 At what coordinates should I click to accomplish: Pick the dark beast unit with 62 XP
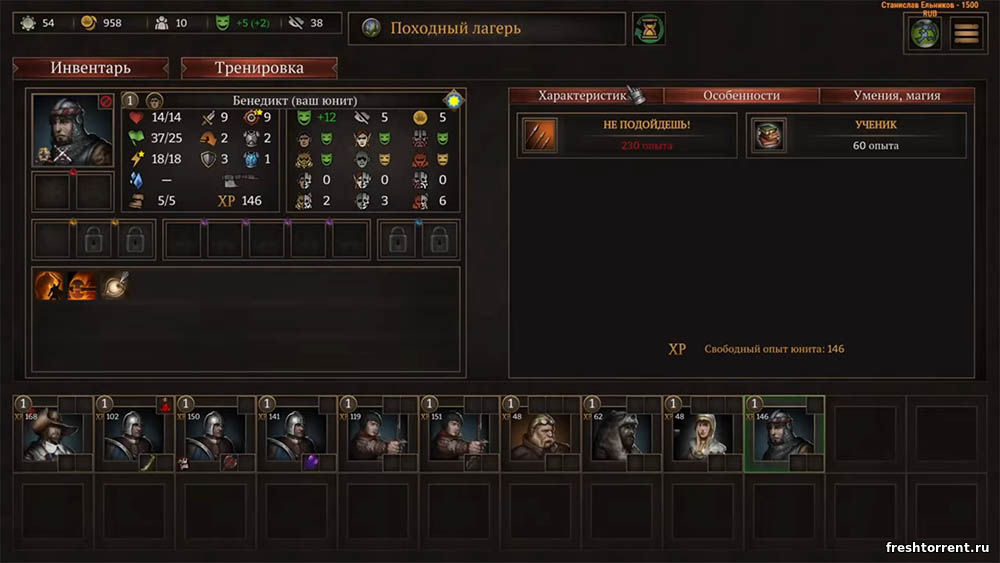pyautogui.click(x=620, y=434)
